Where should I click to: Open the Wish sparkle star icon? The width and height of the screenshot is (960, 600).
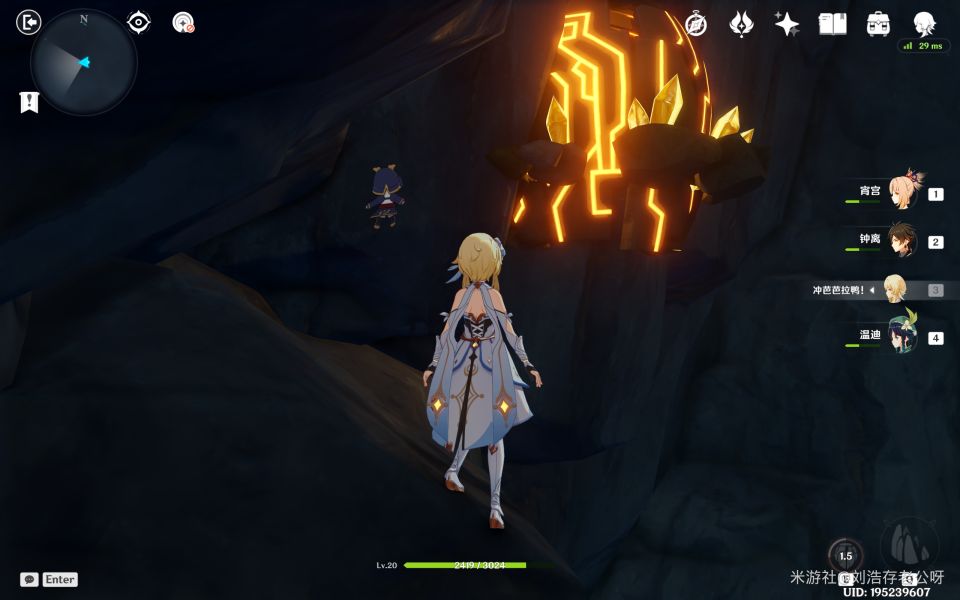click(x=787, y=24)
